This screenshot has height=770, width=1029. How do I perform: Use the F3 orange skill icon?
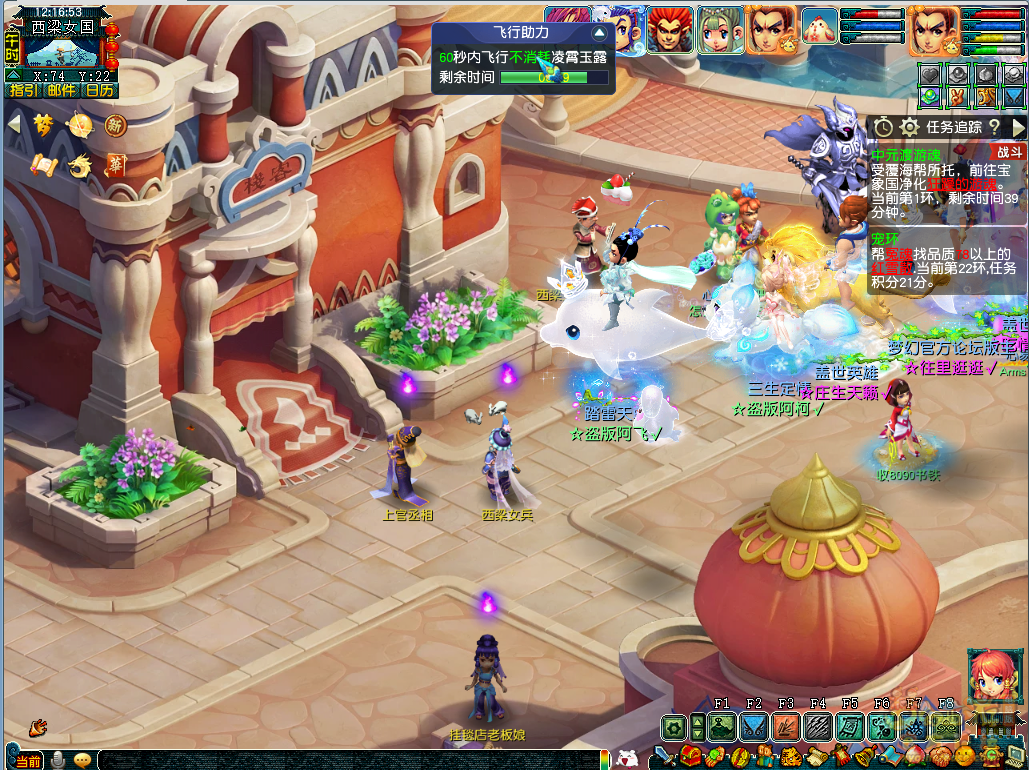click(x=786, y=728)
